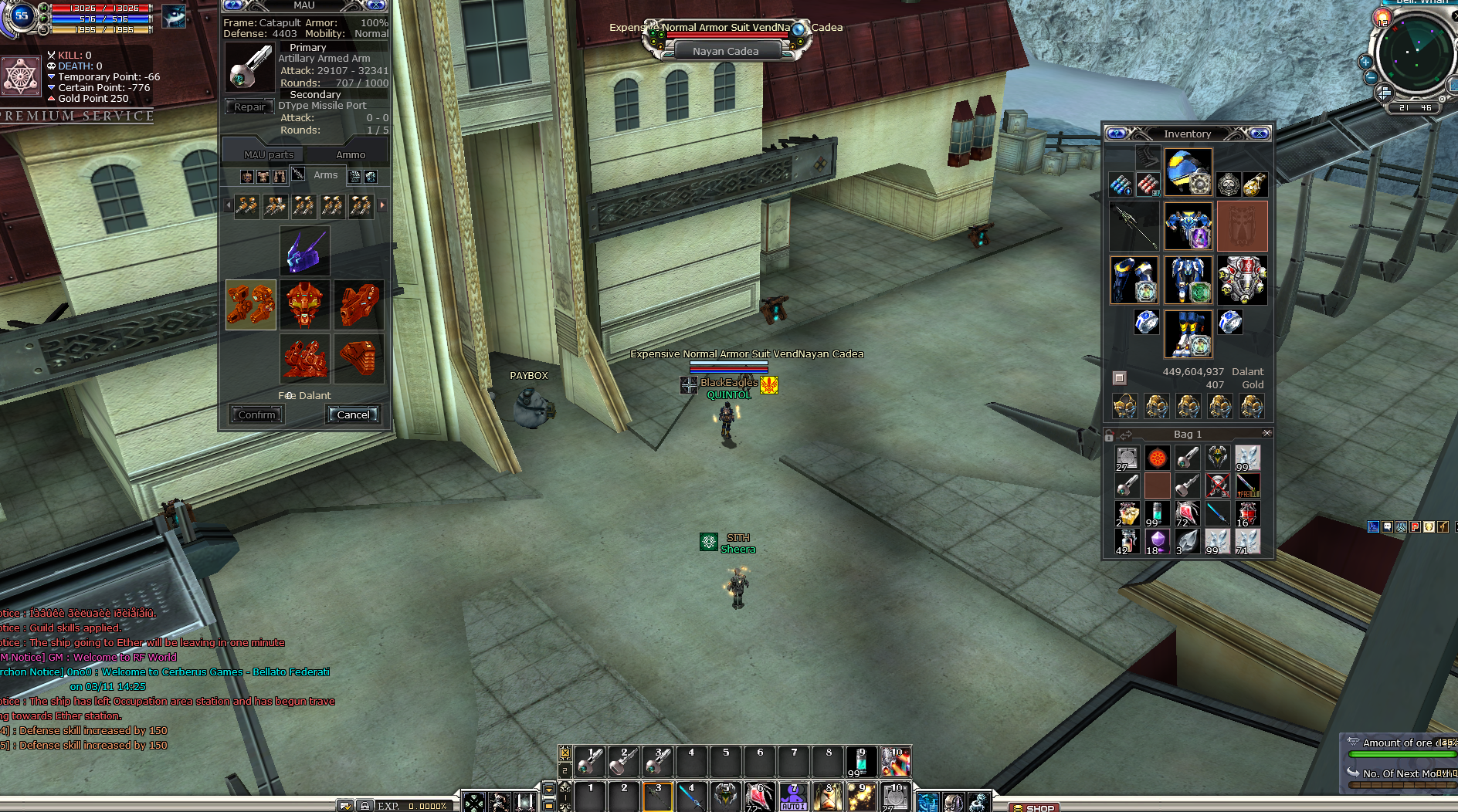Click the equipped spear weapon slot
Image resolution: width=1458 pixels, height=812 pixels.
point(1133,226)
